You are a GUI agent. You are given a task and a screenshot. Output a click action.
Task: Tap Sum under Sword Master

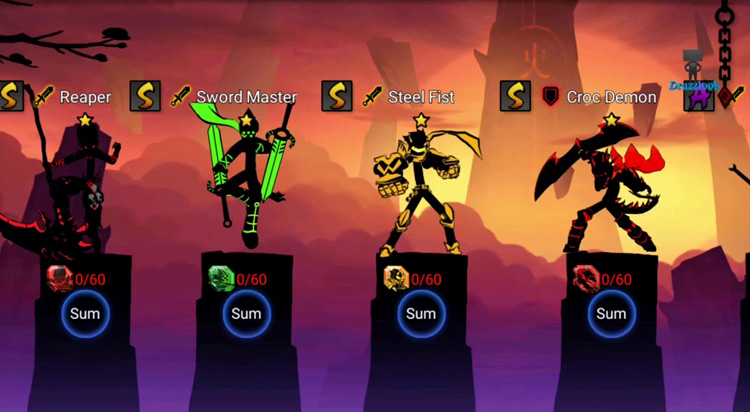(x=246, y=314)
